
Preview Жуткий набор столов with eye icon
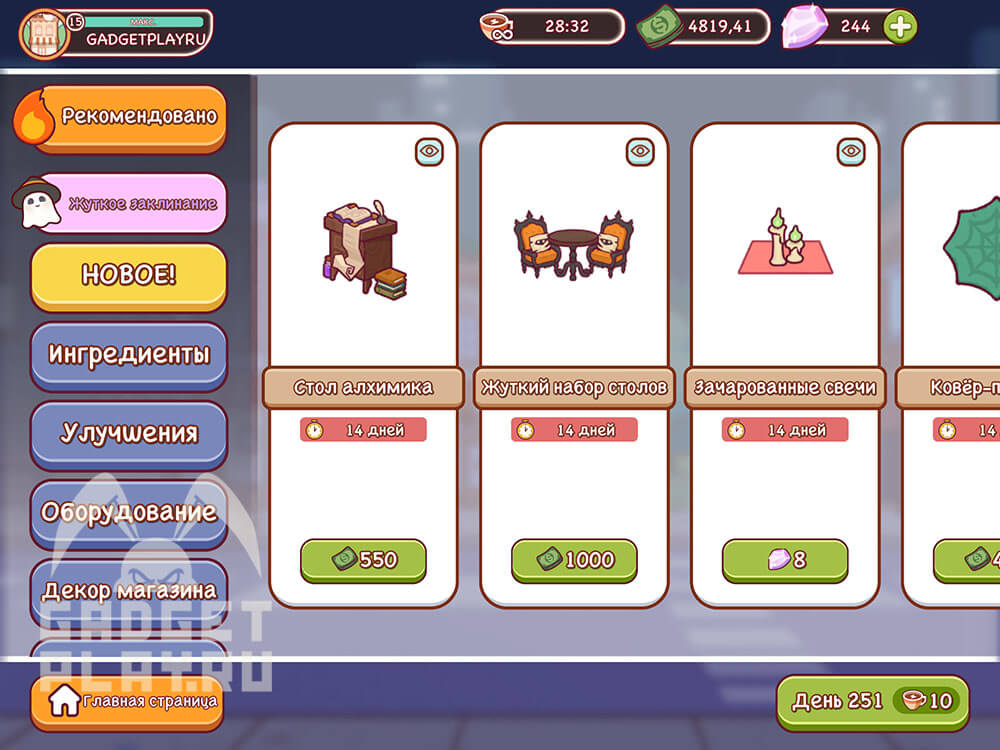(640, 151)
